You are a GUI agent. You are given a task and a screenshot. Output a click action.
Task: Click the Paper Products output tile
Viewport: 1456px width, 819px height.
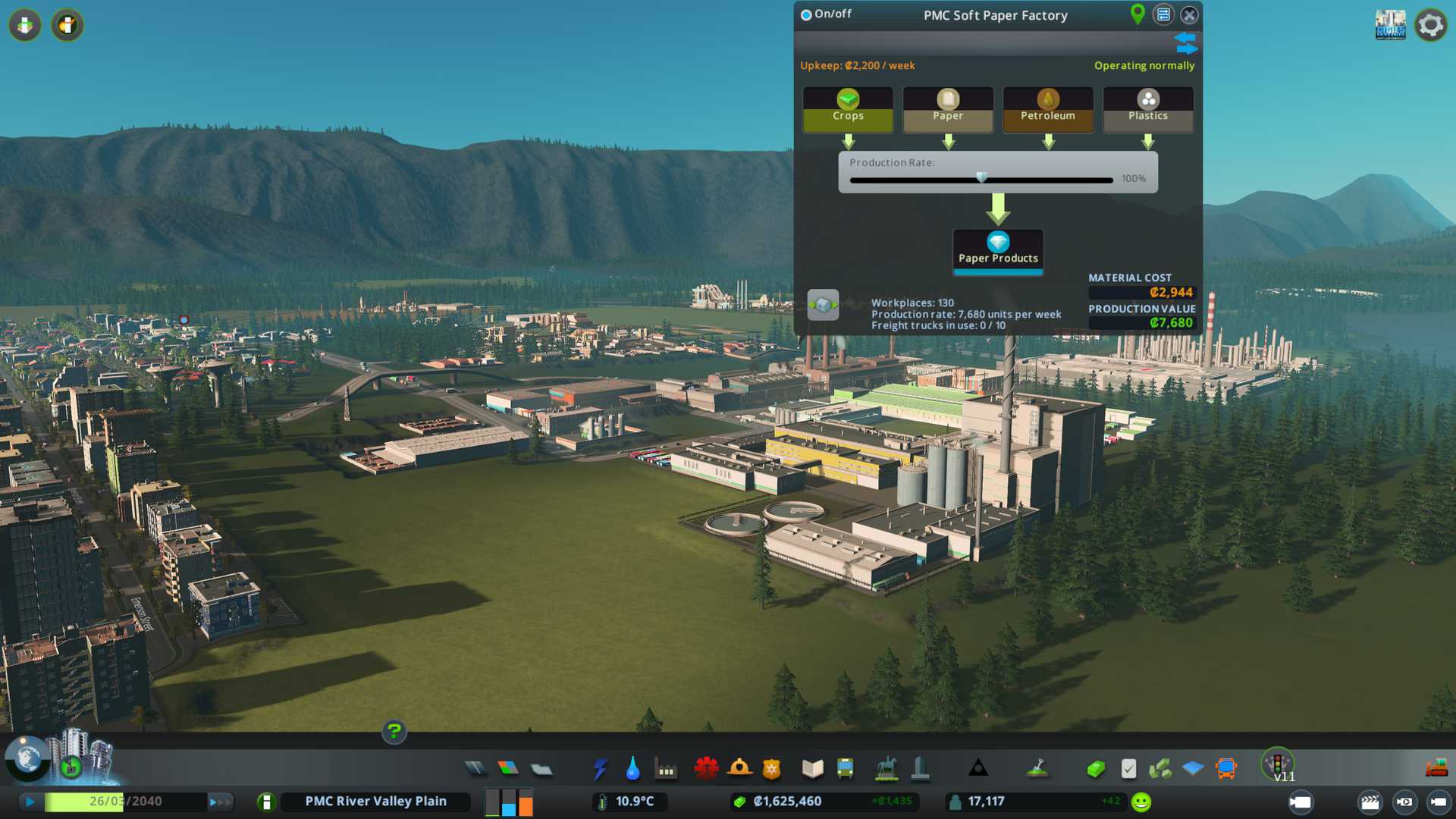[x=998, y=249]
